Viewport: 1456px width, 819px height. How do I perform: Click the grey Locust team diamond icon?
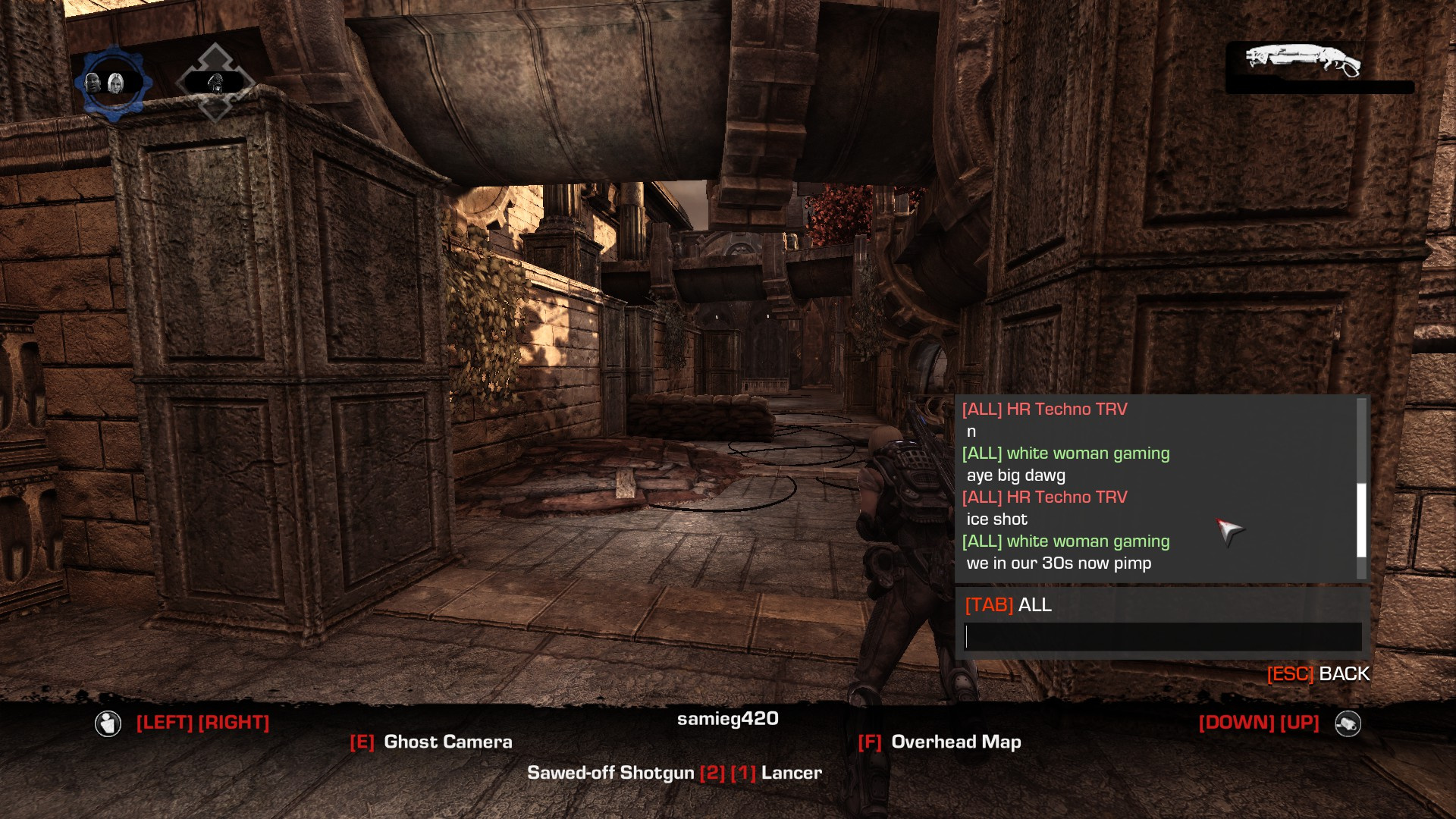[215, 82]
